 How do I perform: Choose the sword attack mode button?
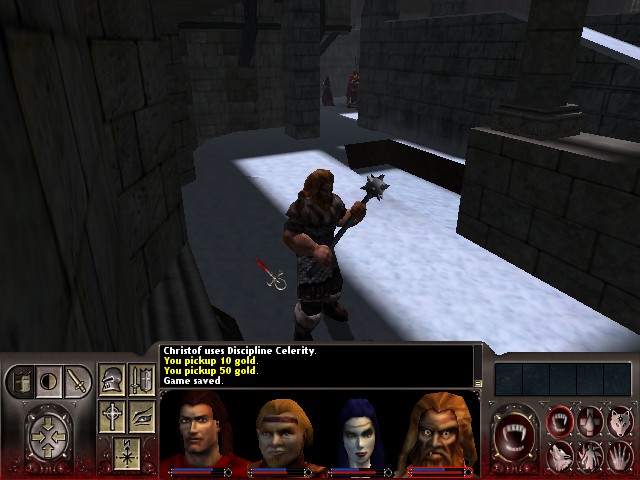(x=76, y=381)
